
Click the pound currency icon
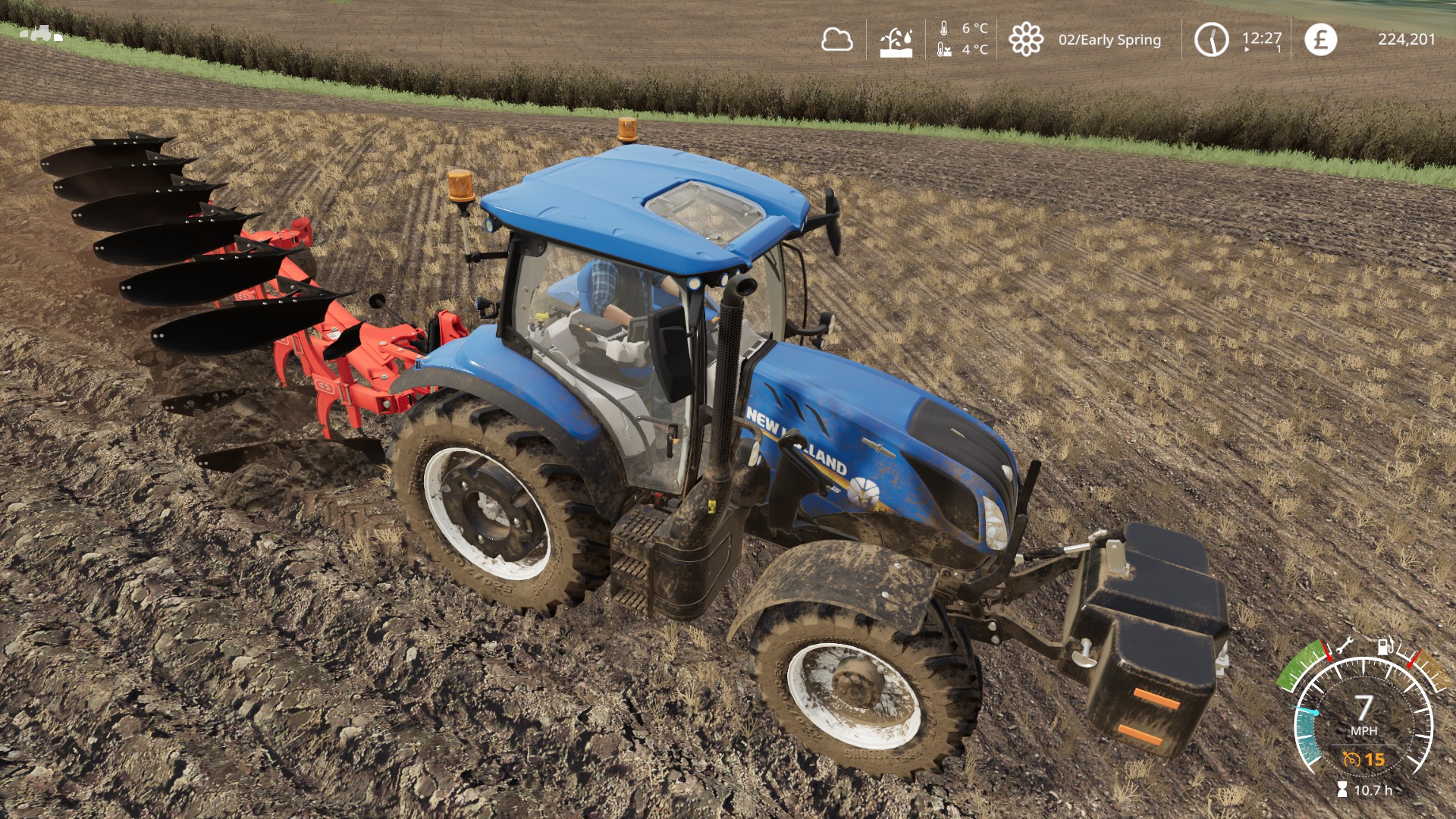click(x=1320, y=39)
